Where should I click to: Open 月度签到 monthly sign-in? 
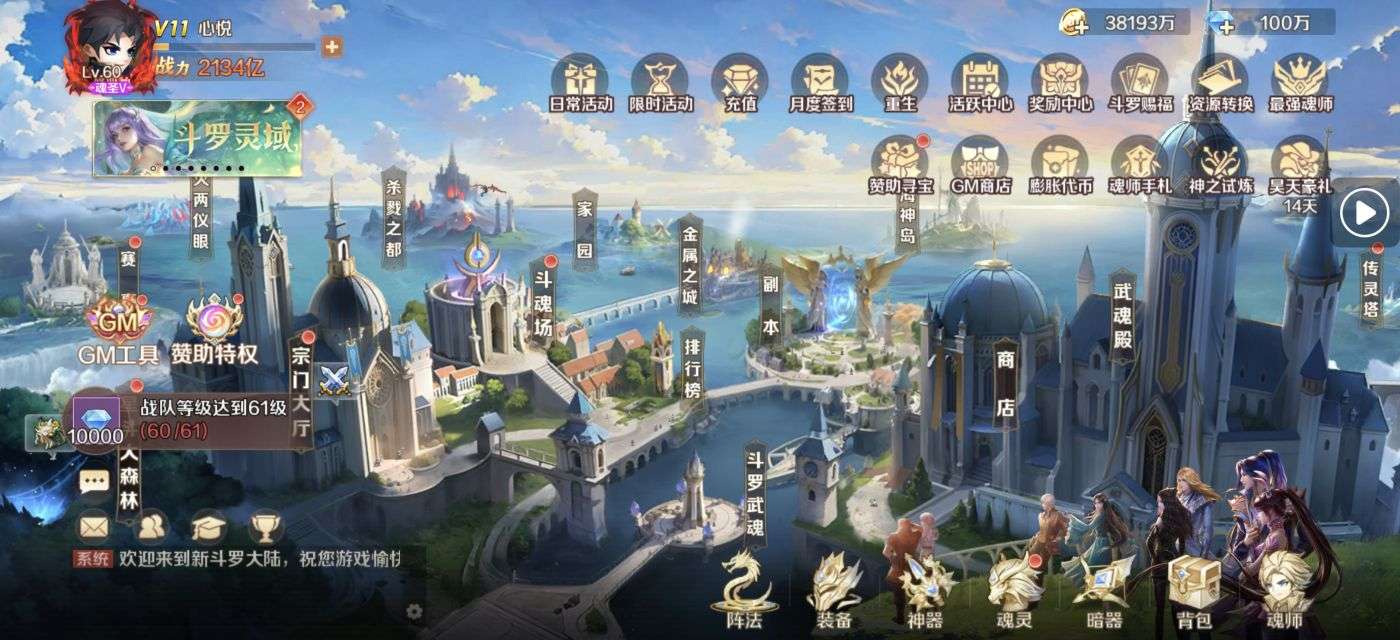tap(821, 78)
